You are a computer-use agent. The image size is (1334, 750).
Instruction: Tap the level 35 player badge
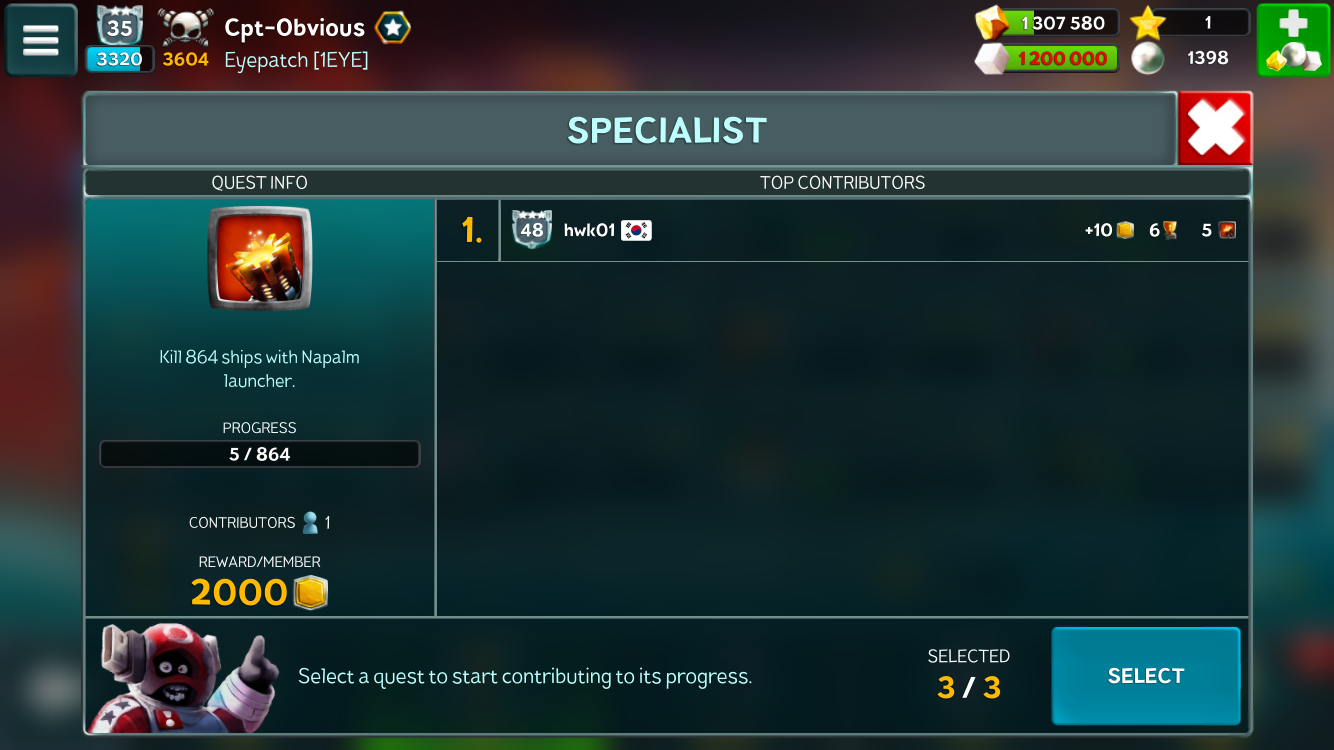tap(120, 27)
